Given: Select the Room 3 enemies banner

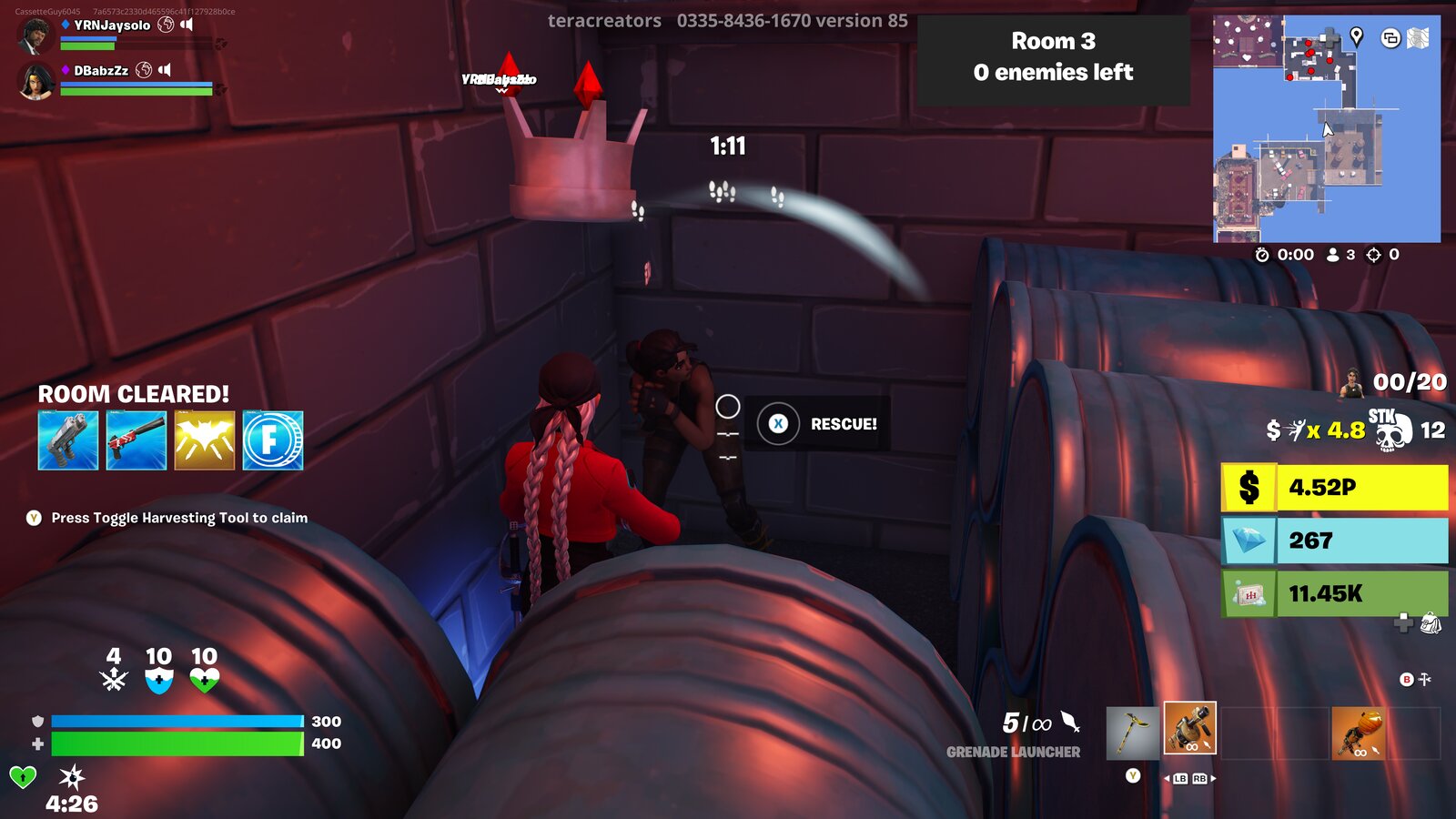Looking at the screenshot, I should [x=1055, y=57].
